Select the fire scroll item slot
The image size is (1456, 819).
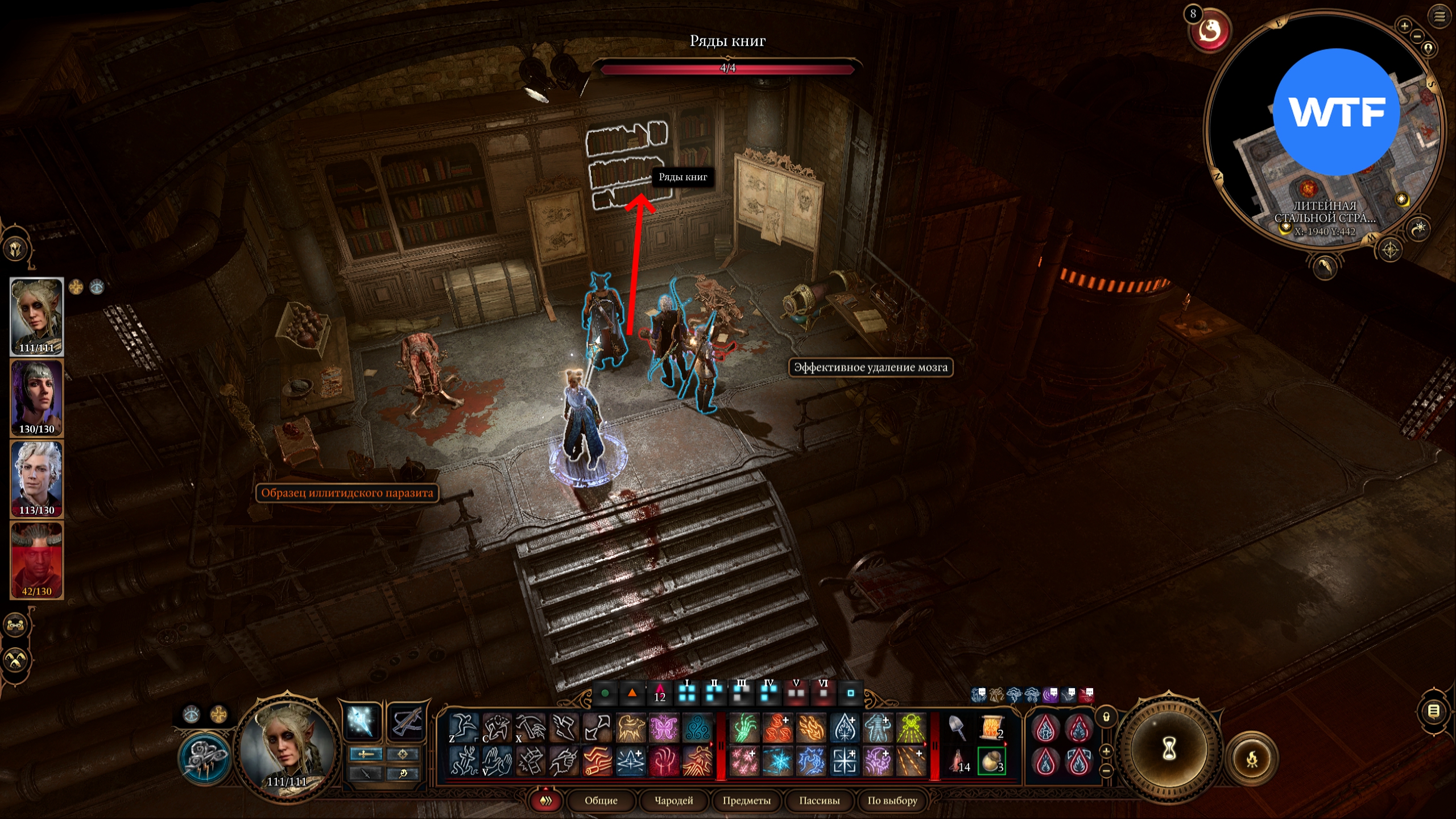coord(991,729)
